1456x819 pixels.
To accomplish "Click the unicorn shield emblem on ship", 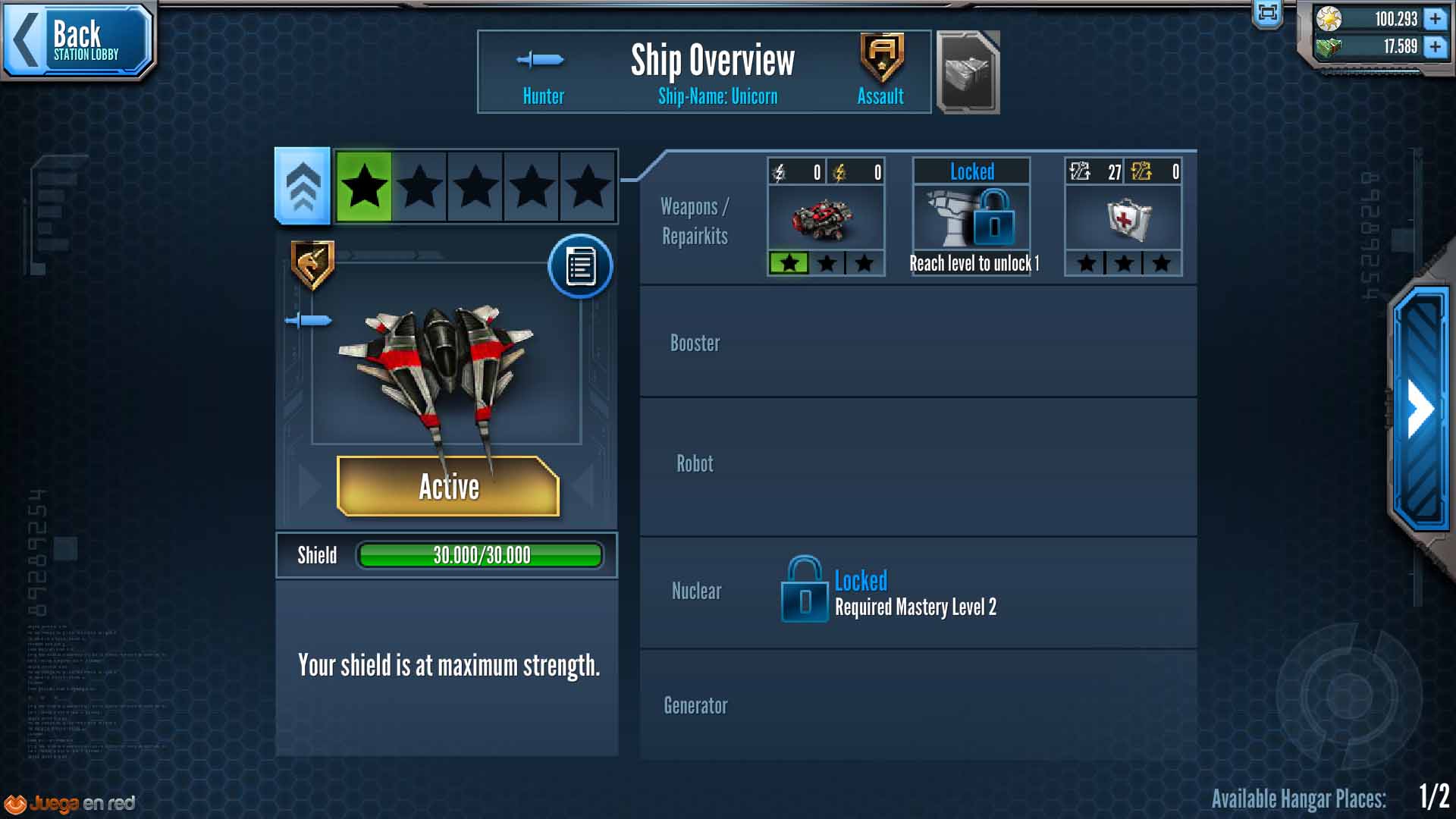I will (312, 265).
